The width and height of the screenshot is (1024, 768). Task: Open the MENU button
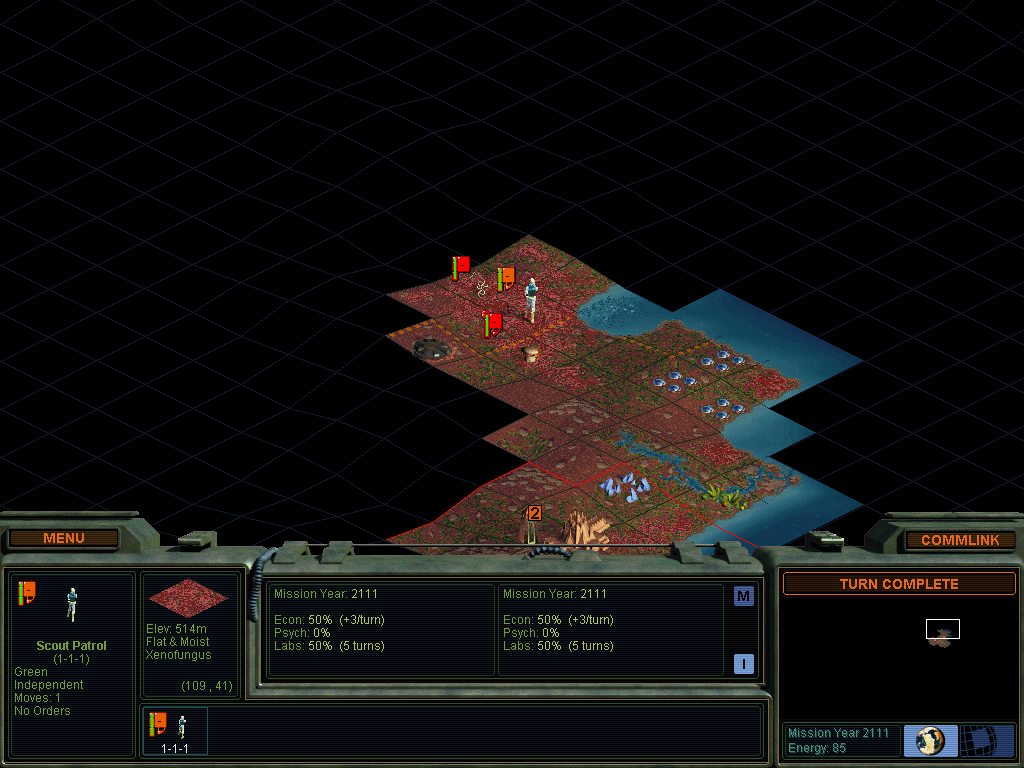(x=64, y=539)
